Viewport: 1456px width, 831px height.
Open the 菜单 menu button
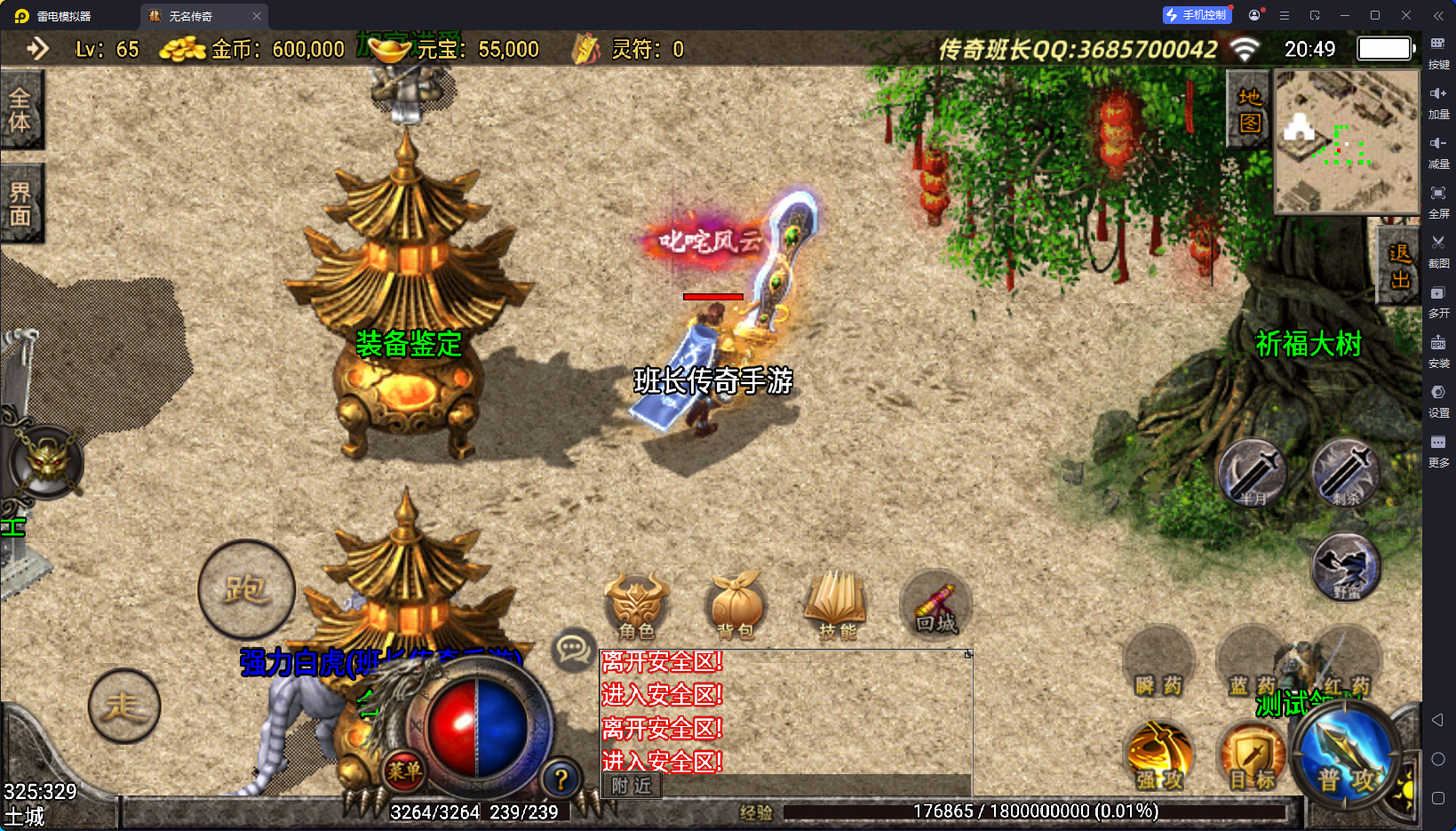404,771
